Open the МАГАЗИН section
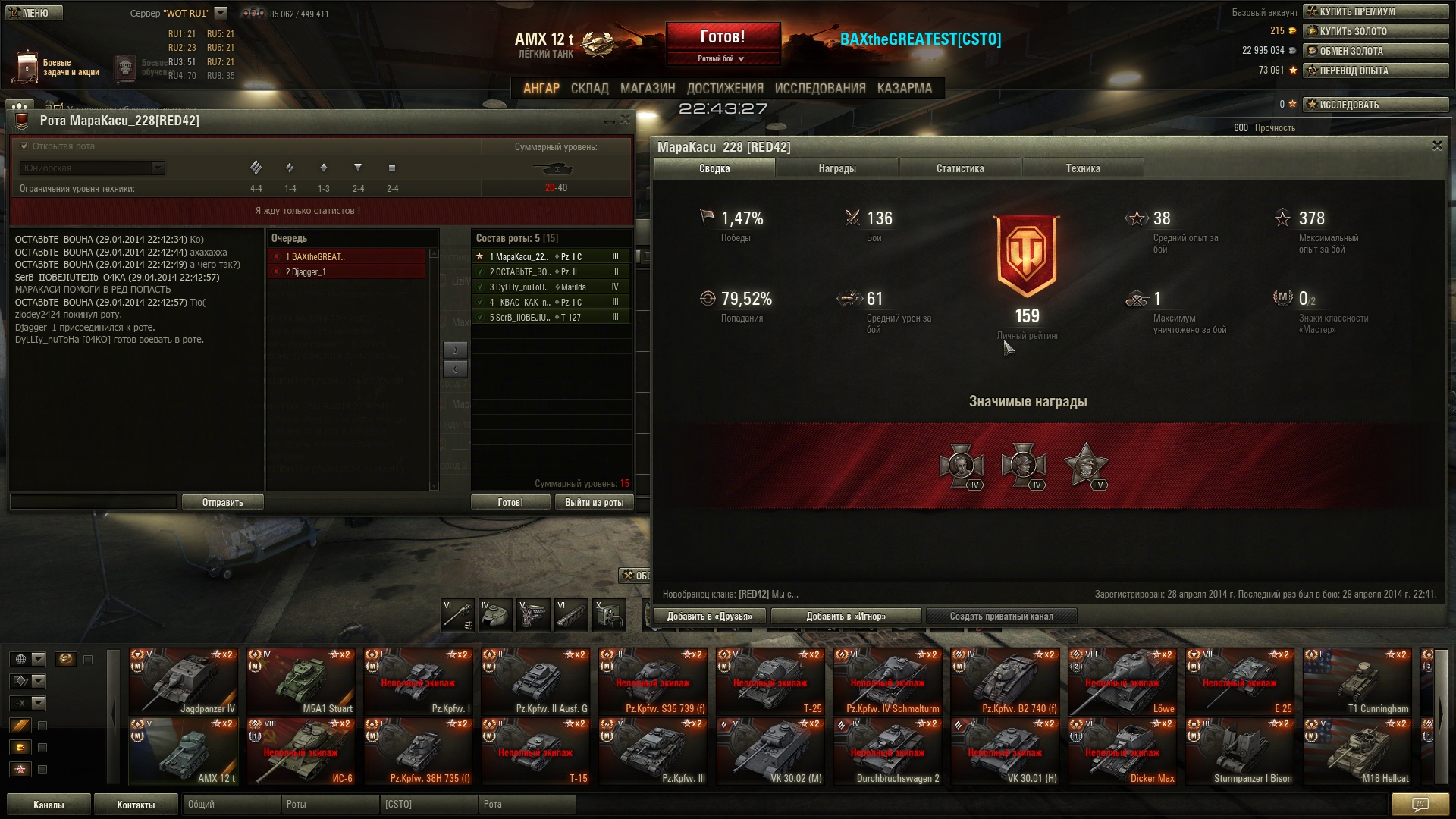The height and width of the screenshot is (819, 1456). [647, 89]
